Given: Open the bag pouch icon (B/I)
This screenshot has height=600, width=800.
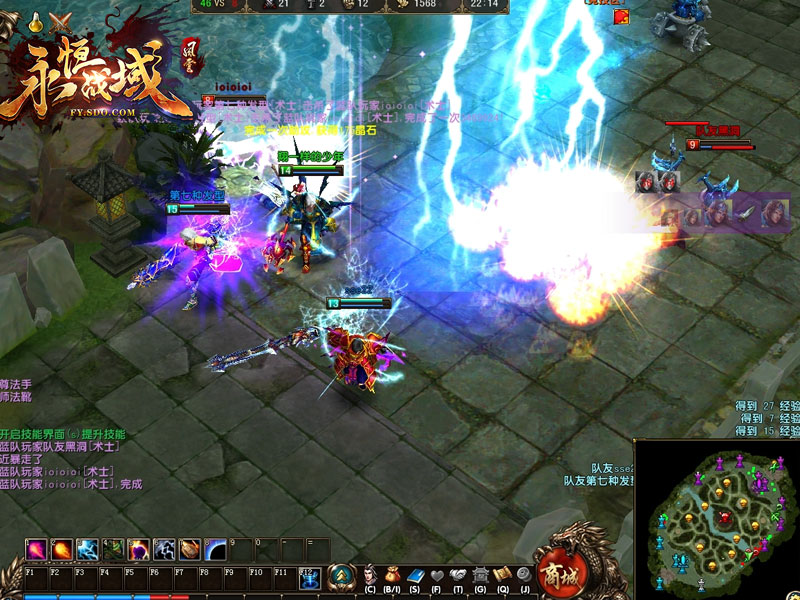Looking at the screenshot, I should pyautogui.click(x=392, y=574).
